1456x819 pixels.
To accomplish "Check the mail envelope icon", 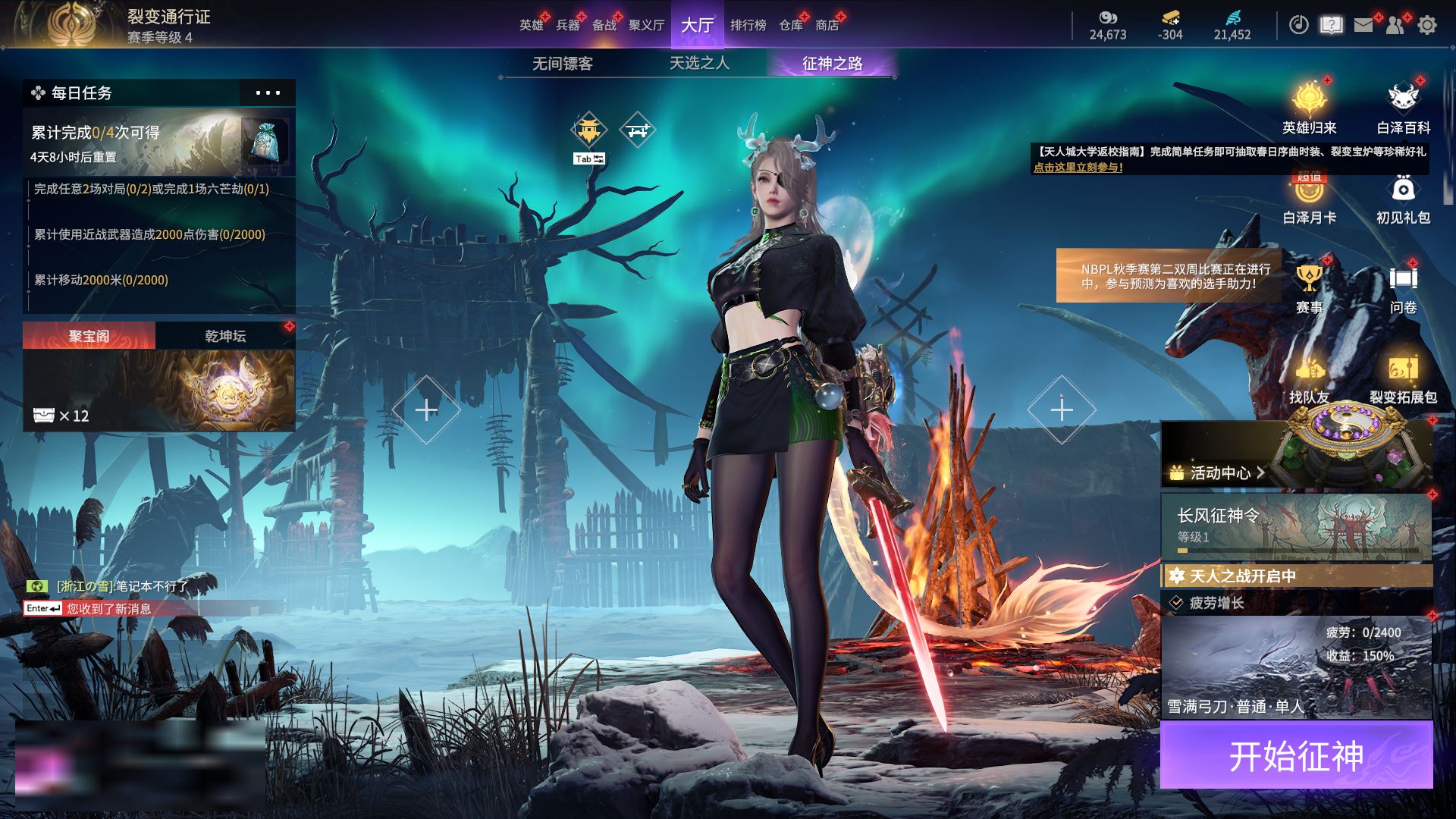I will (x=1363, y=25).
